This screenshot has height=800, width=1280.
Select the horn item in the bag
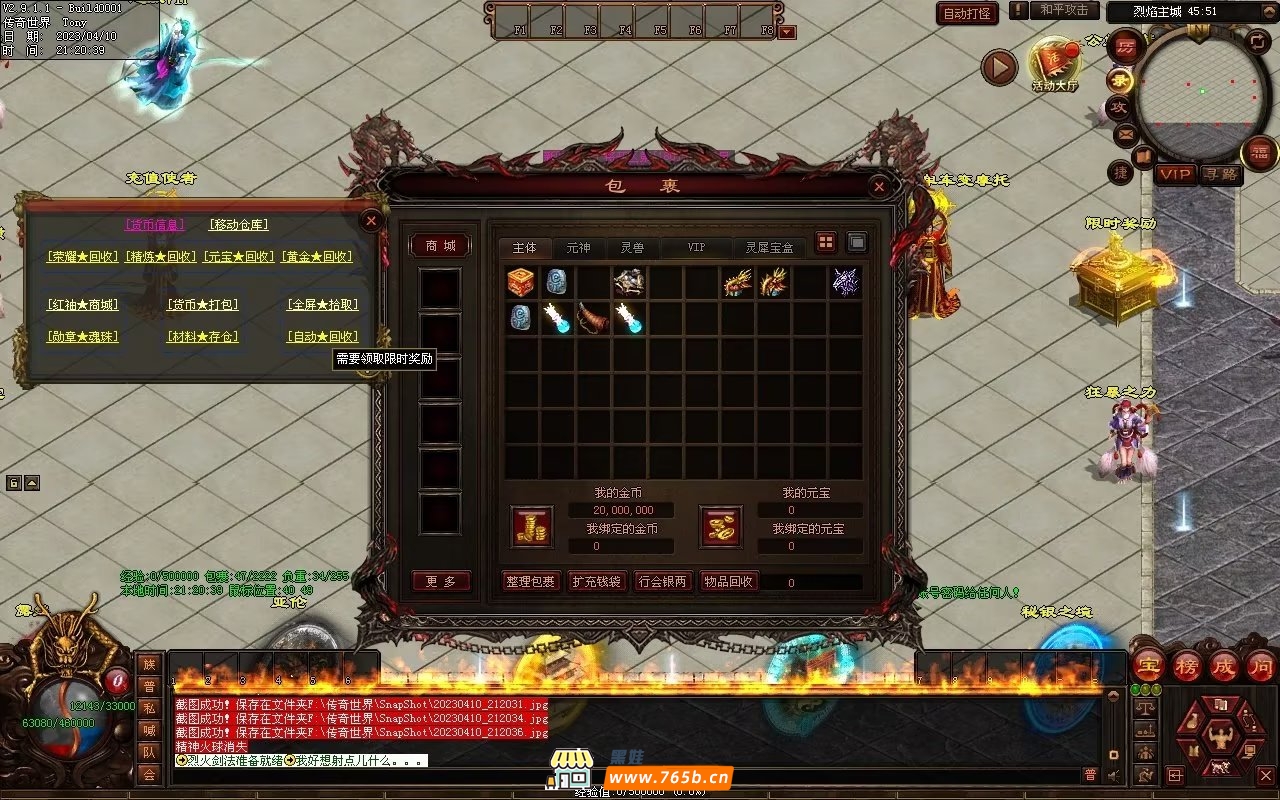(593, 318)
